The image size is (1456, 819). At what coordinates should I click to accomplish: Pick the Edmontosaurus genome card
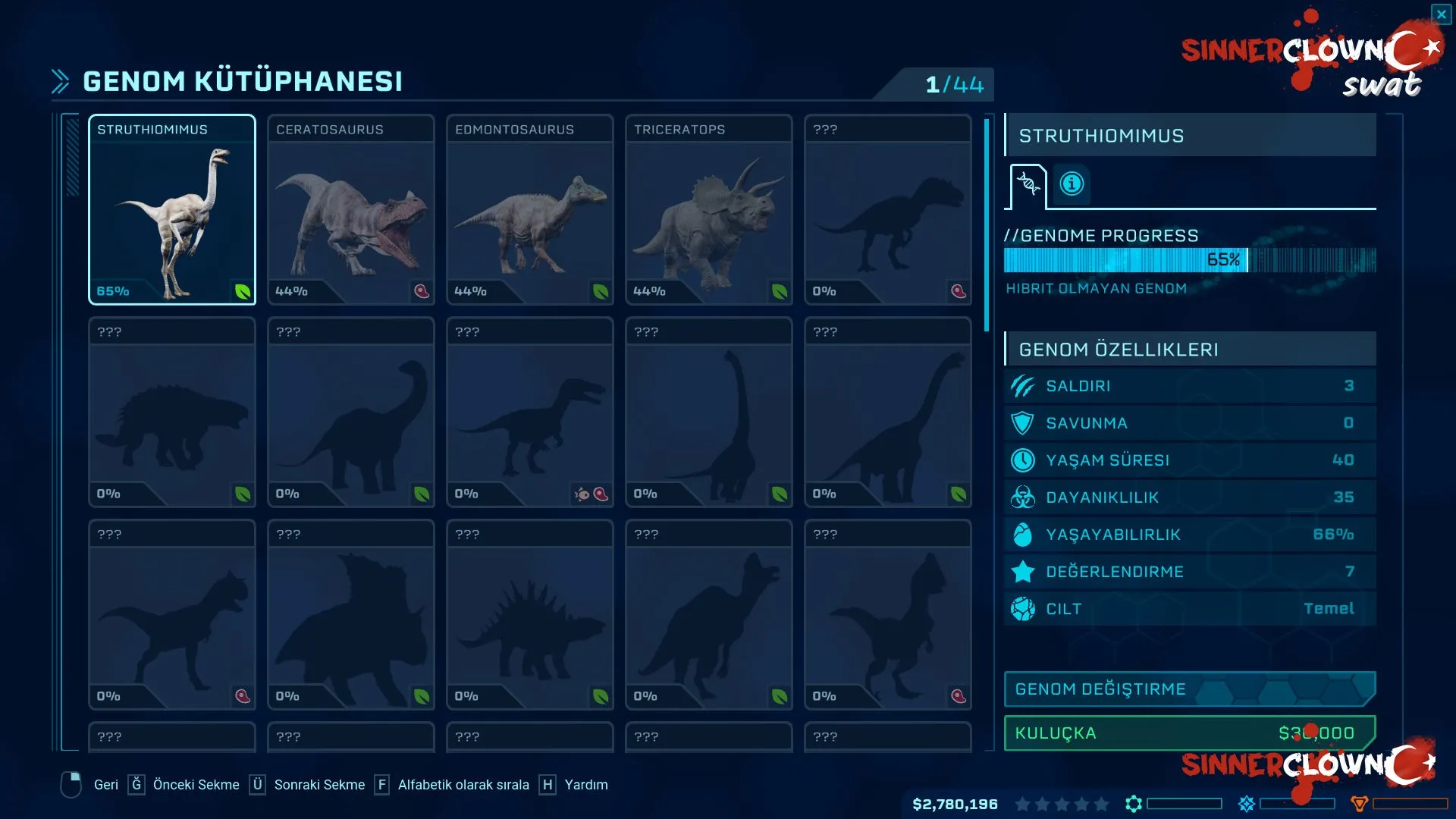coord(530,210)
